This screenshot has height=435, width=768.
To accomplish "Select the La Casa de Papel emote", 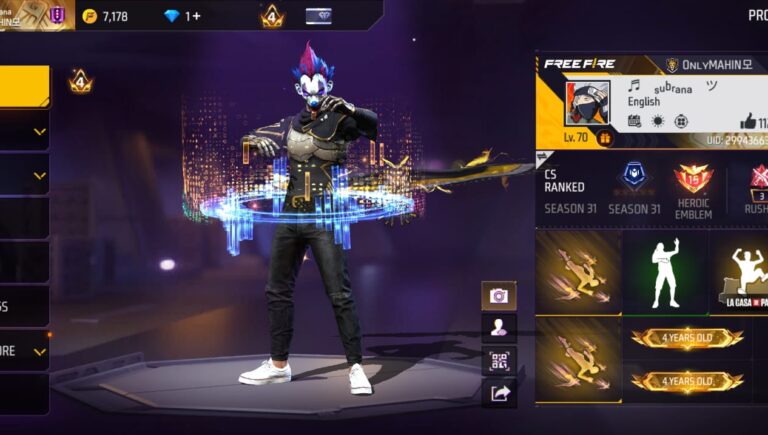I will point(741,271).
